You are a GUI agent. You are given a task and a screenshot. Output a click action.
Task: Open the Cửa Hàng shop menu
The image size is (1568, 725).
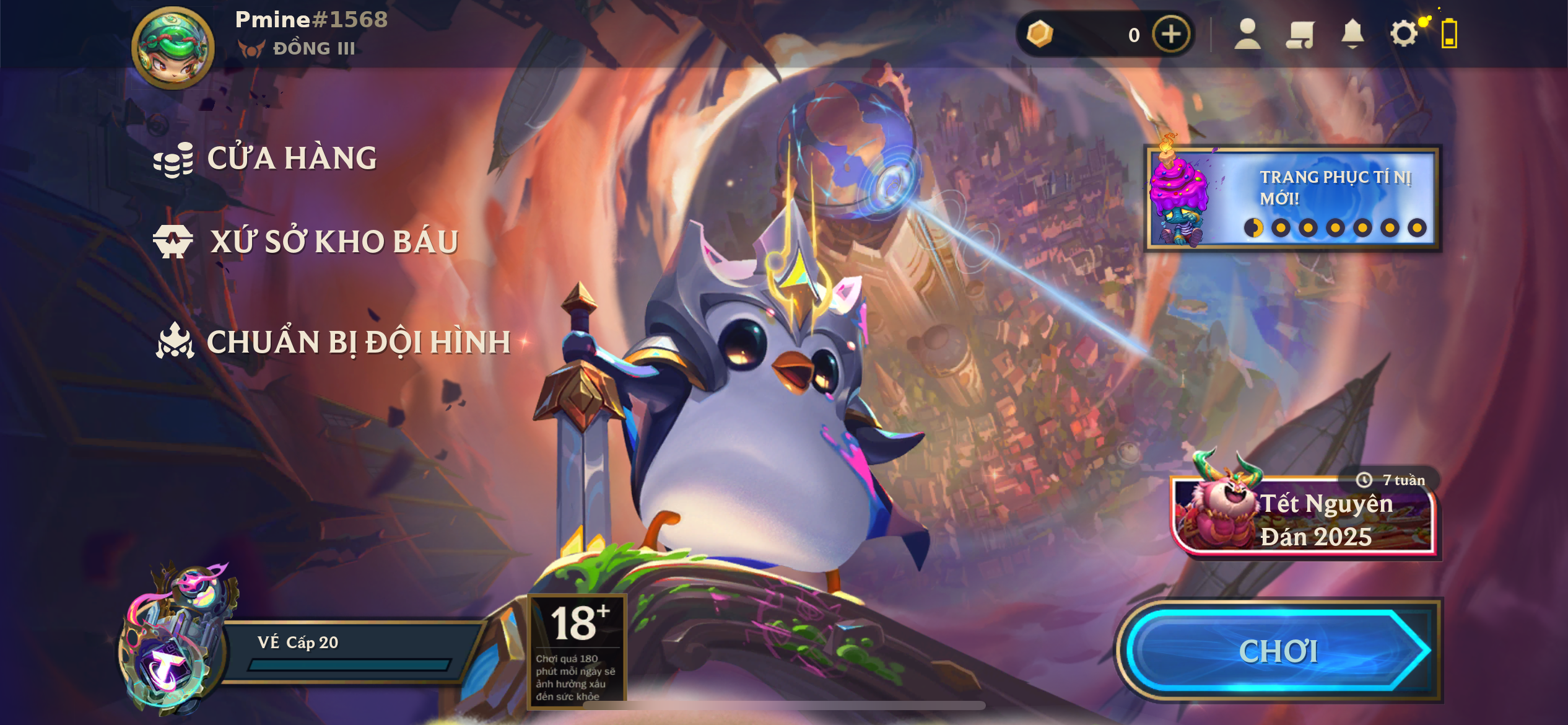pyautogui.click(x=266, y=159)
